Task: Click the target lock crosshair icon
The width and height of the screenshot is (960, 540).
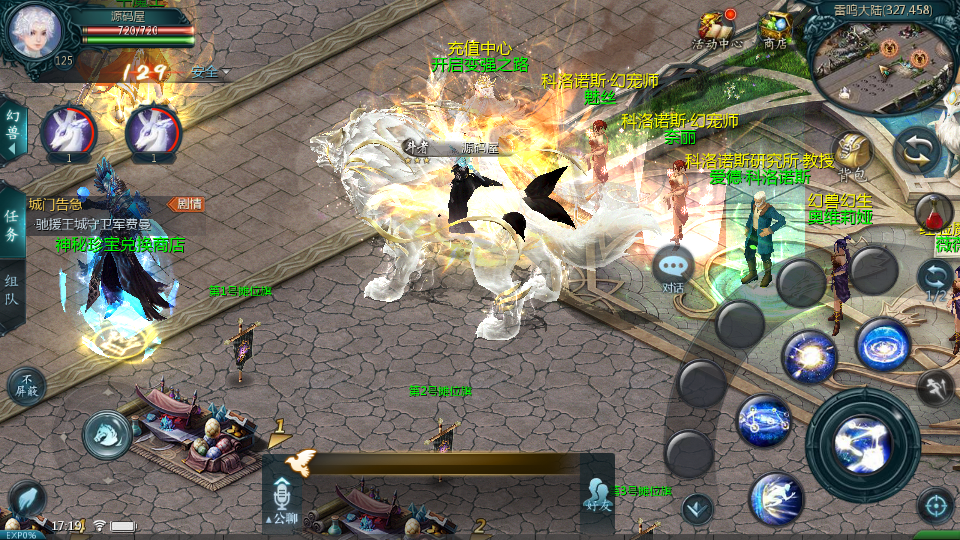Action: pyautogui.click(x=936, y=506)
